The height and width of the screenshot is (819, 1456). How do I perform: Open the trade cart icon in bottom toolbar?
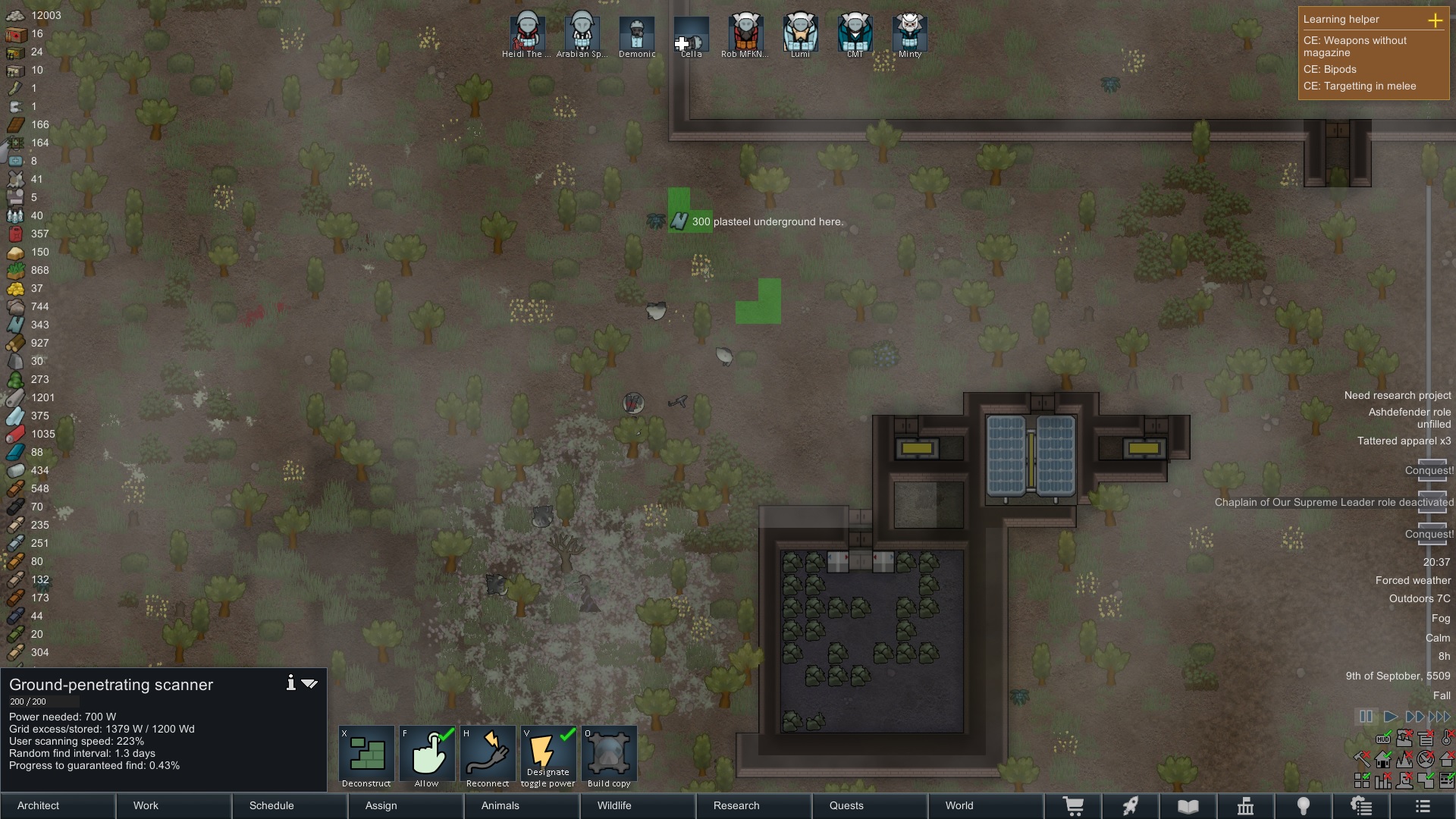point(1075,805)
